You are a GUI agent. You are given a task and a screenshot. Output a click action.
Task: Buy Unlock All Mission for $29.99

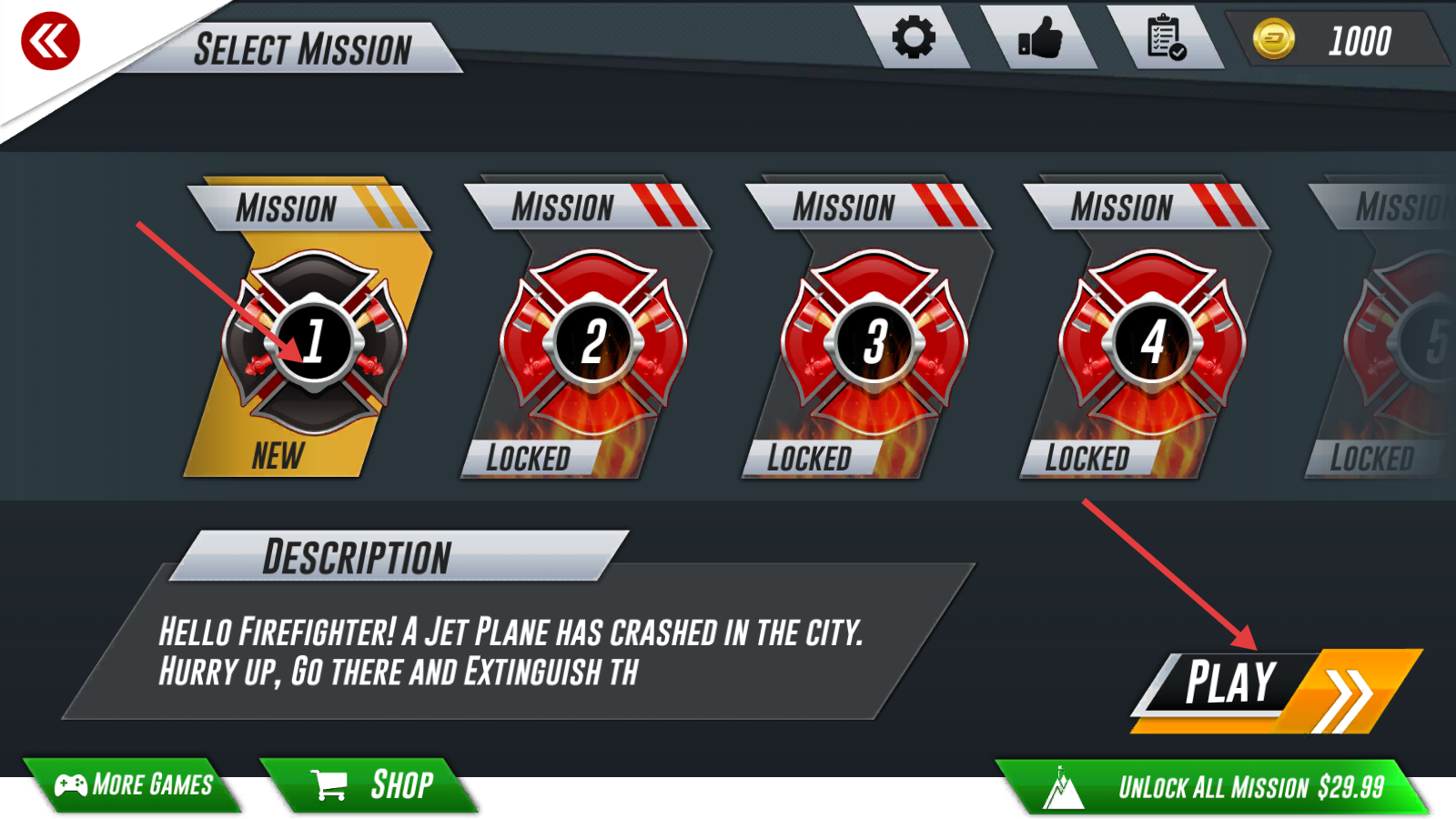[x=1215, y=787]
